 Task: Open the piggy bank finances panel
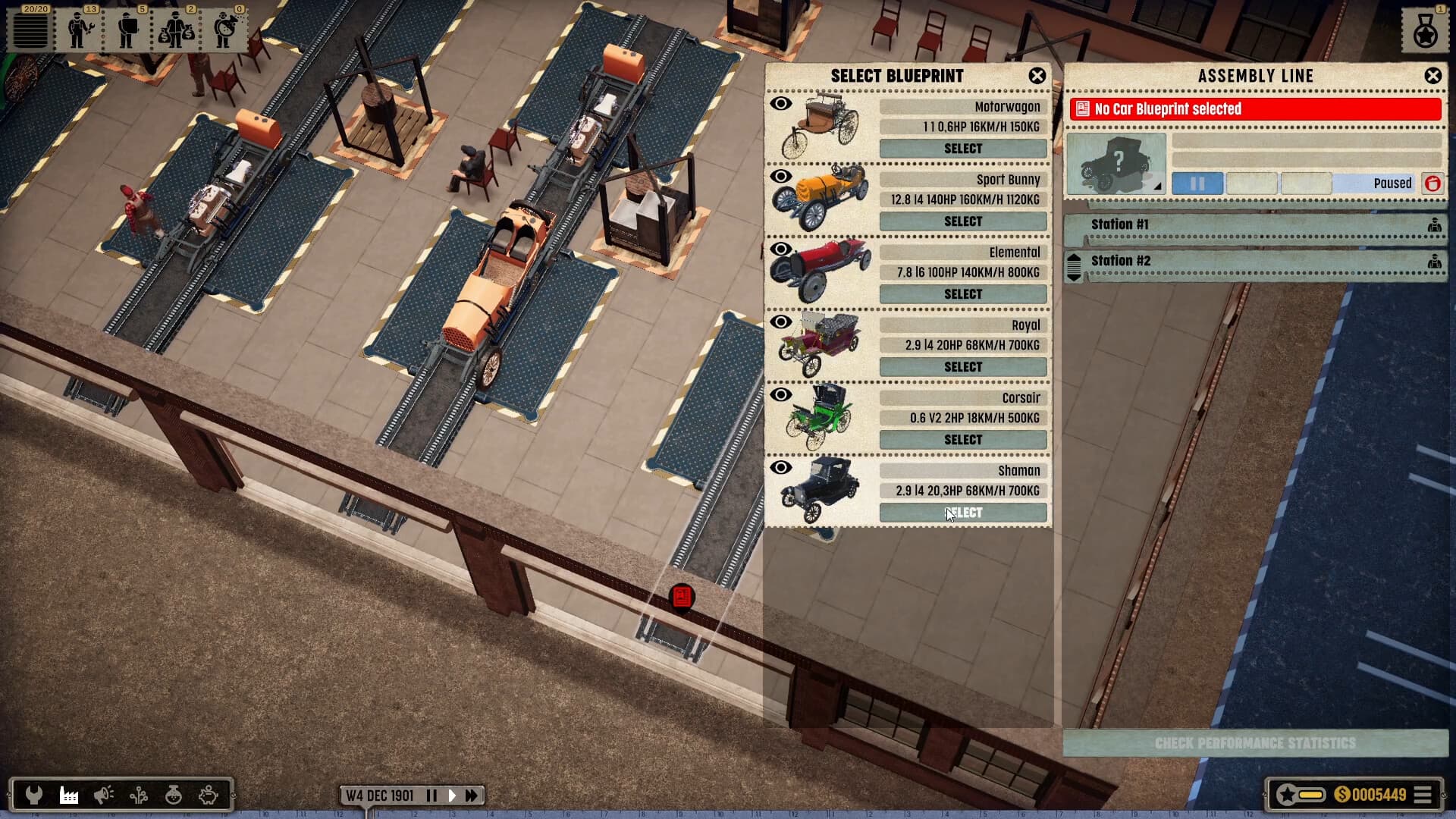point(207,795)
